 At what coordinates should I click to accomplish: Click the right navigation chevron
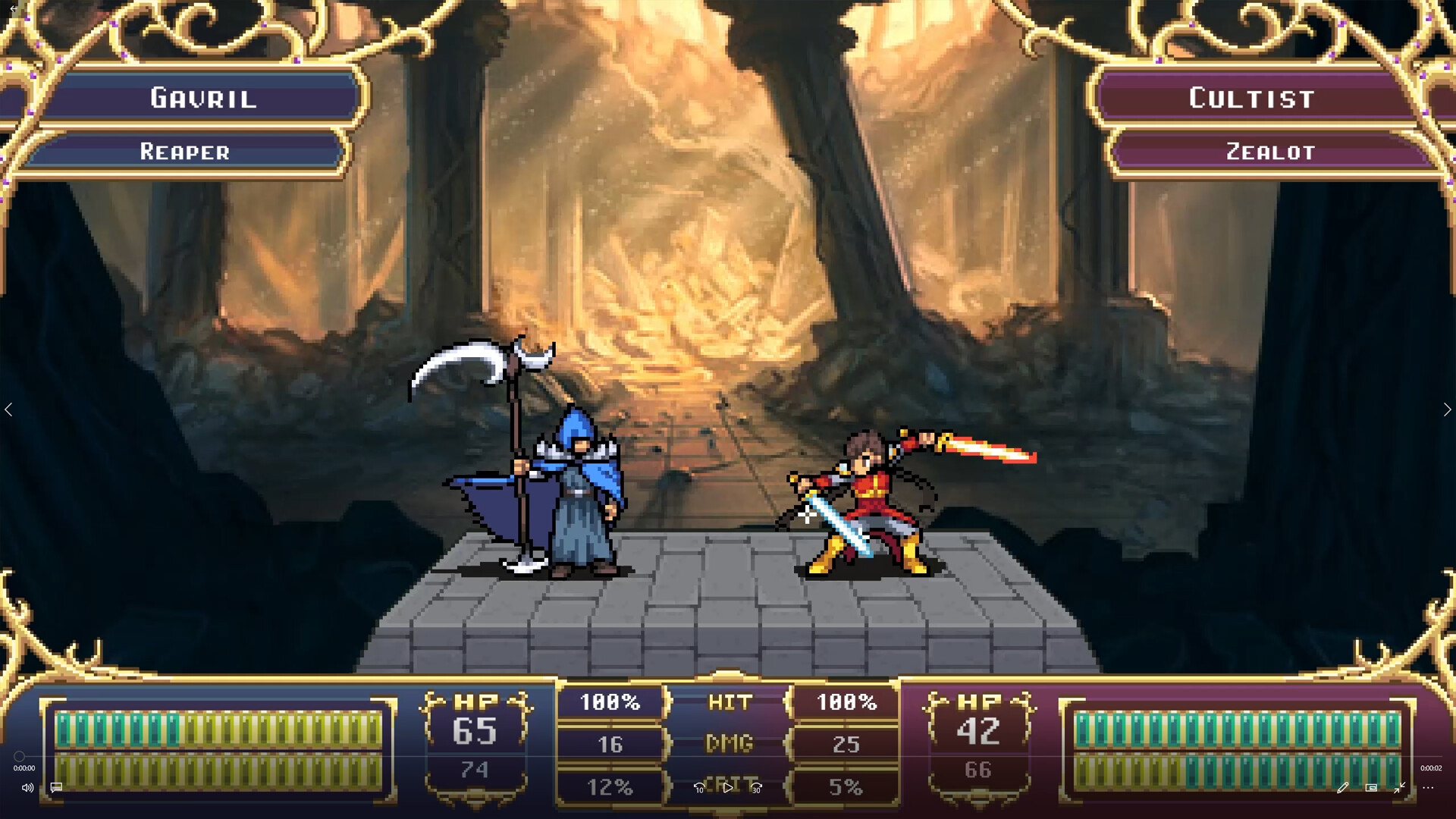[x=1446, y=409]
